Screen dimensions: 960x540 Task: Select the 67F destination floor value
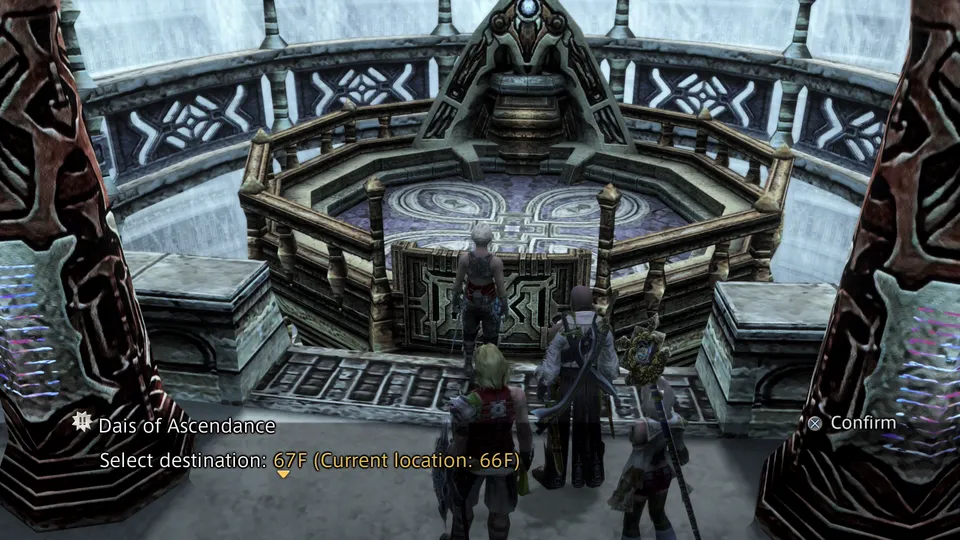(291, 460)
